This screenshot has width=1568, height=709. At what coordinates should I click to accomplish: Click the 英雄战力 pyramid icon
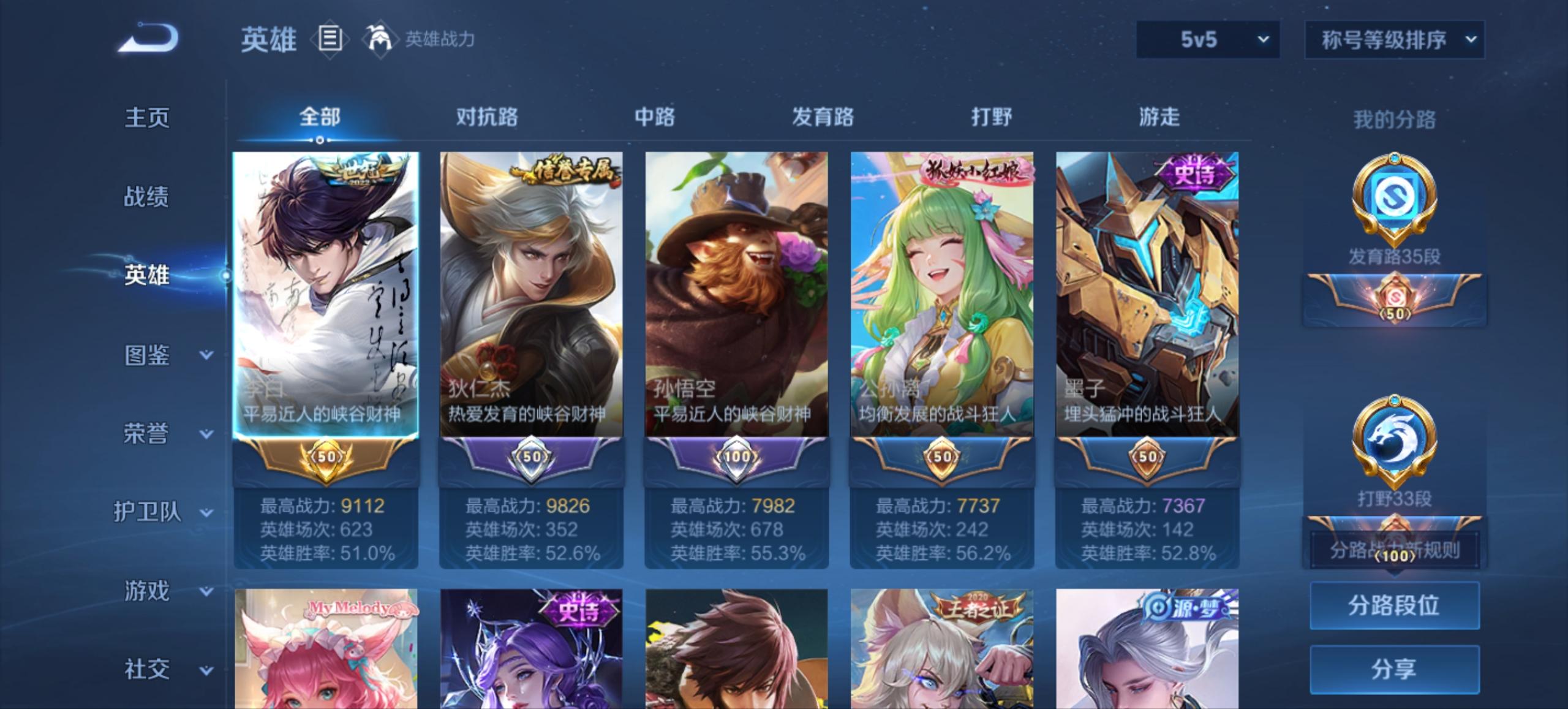pyautogui.click(x=380, y=38)
